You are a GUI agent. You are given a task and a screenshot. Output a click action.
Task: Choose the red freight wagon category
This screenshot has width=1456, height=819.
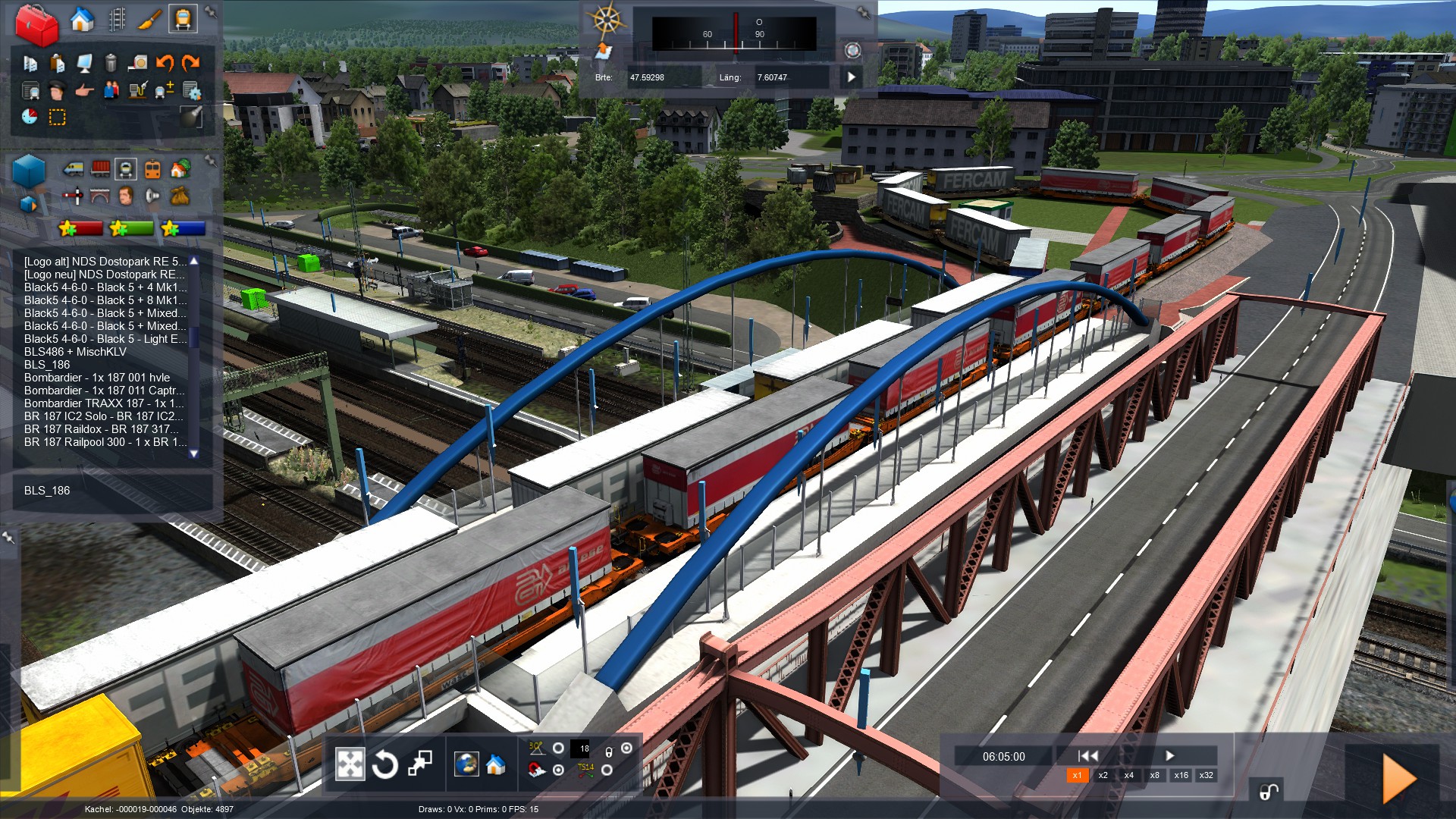tap(100, 168)
